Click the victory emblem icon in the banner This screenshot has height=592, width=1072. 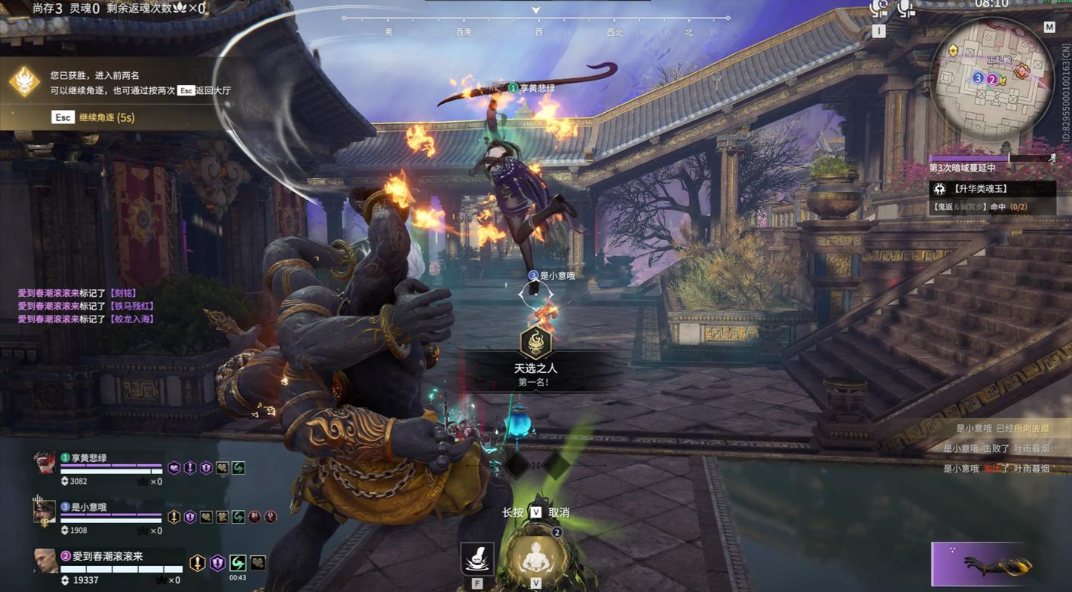click(25, 82)
